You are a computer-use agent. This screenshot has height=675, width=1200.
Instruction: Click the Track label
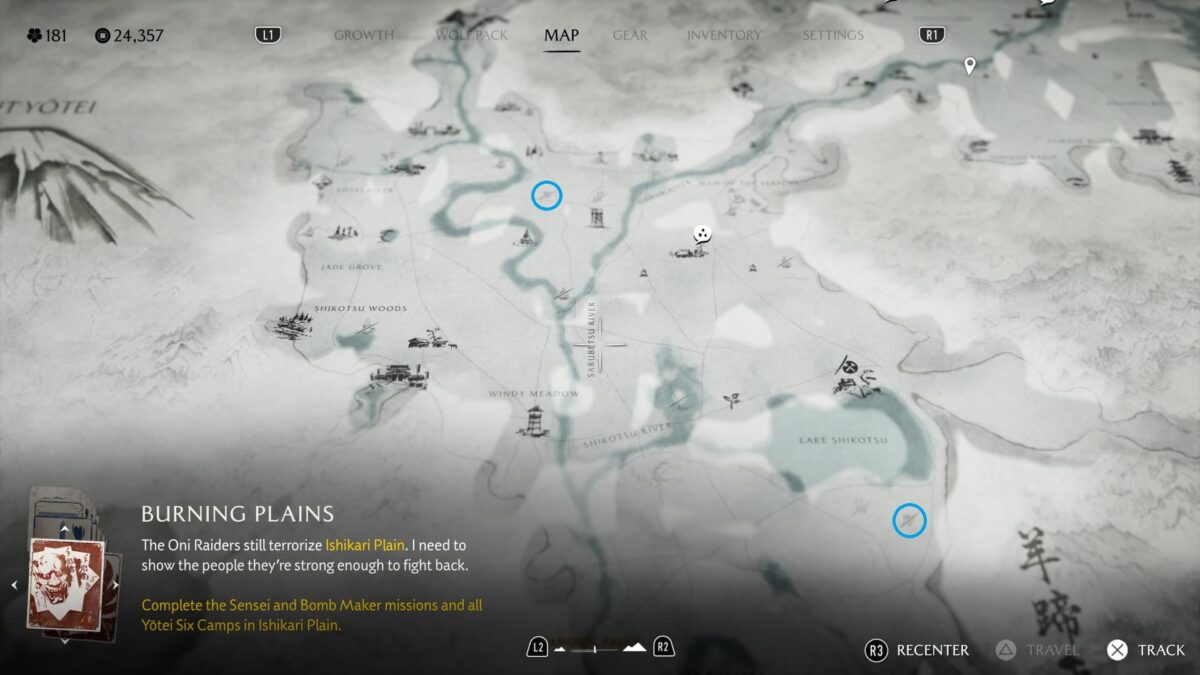pyautogui.click(x=1161, y=650)
